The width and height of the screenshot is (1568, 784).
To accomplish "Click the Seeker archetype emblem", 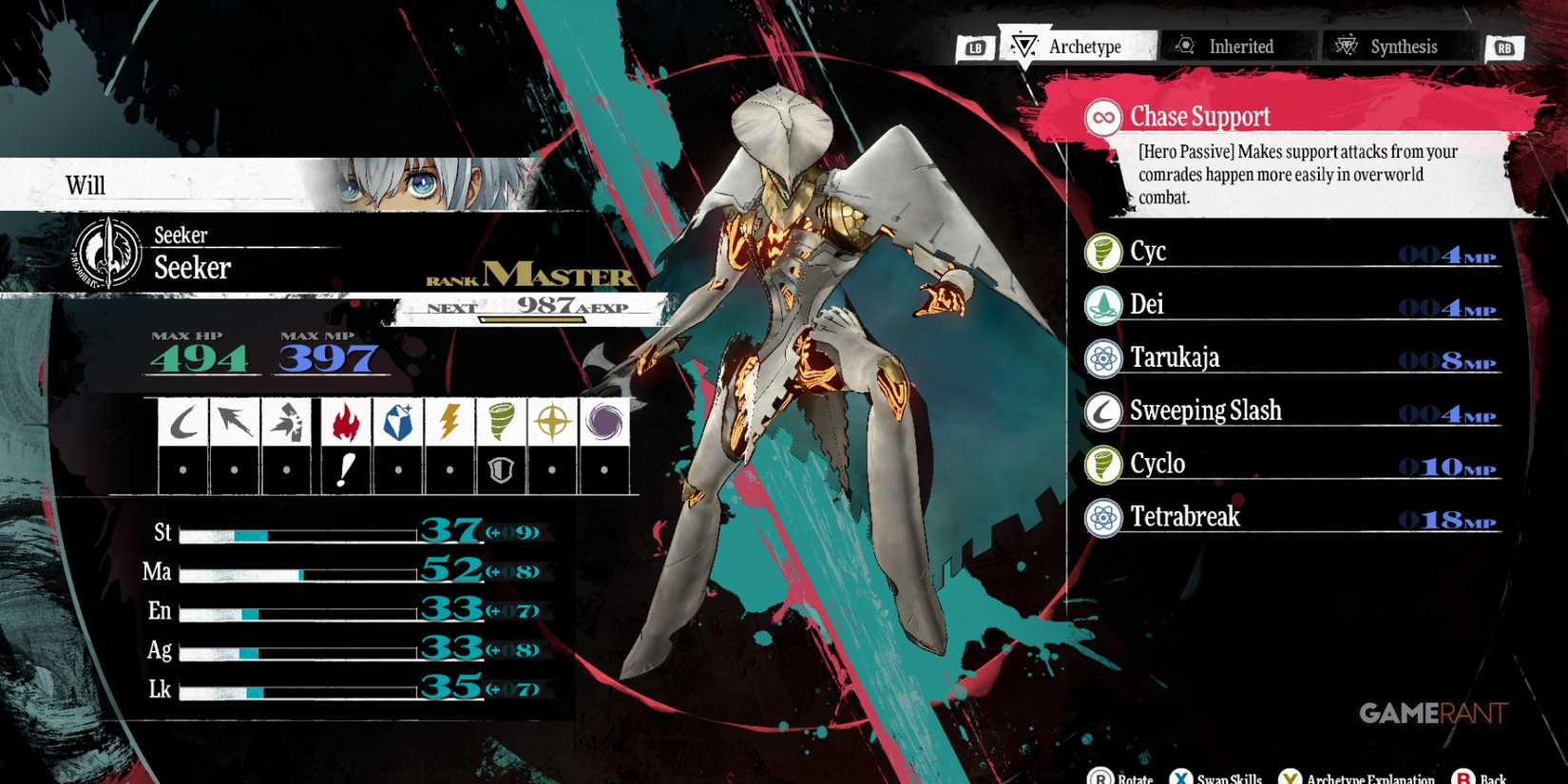I will [105, 253].
